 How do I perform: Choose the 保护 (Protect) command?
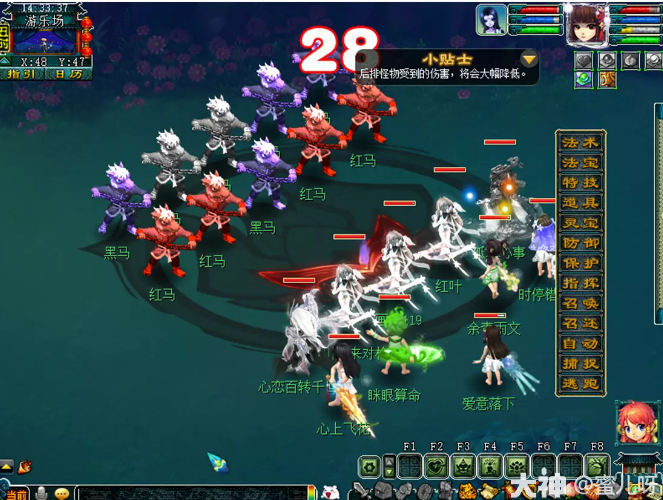pos(580,263)
